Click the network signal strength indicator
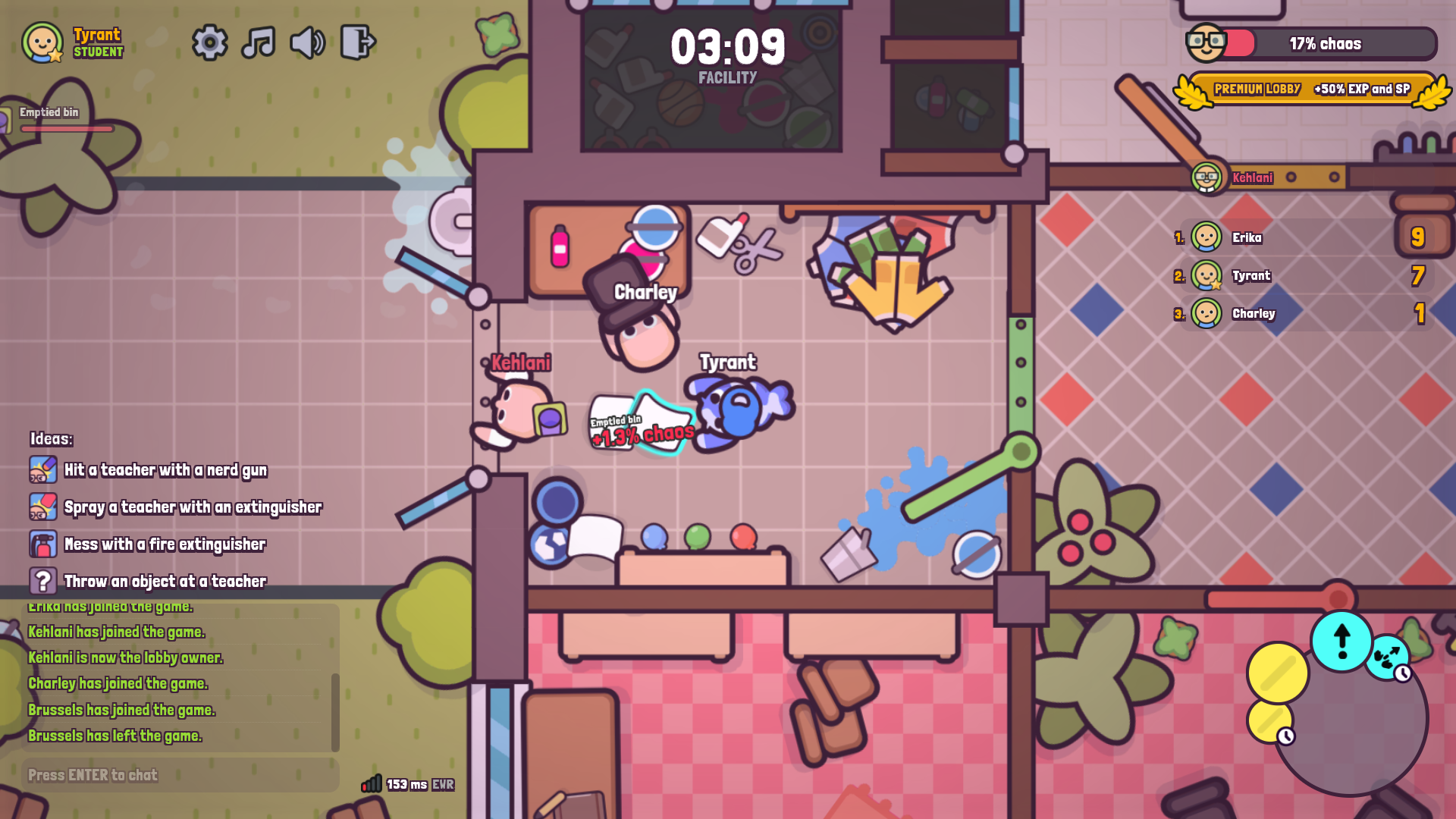This screenshot has height=819, width=1456. coord(372,785)
